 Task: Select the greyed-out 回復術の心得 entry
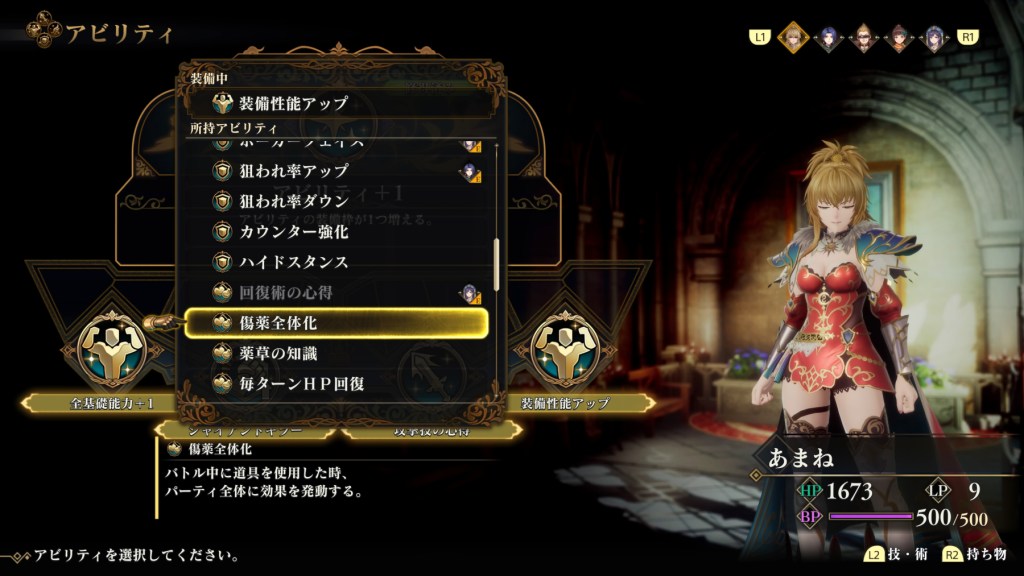coord(336,293)
